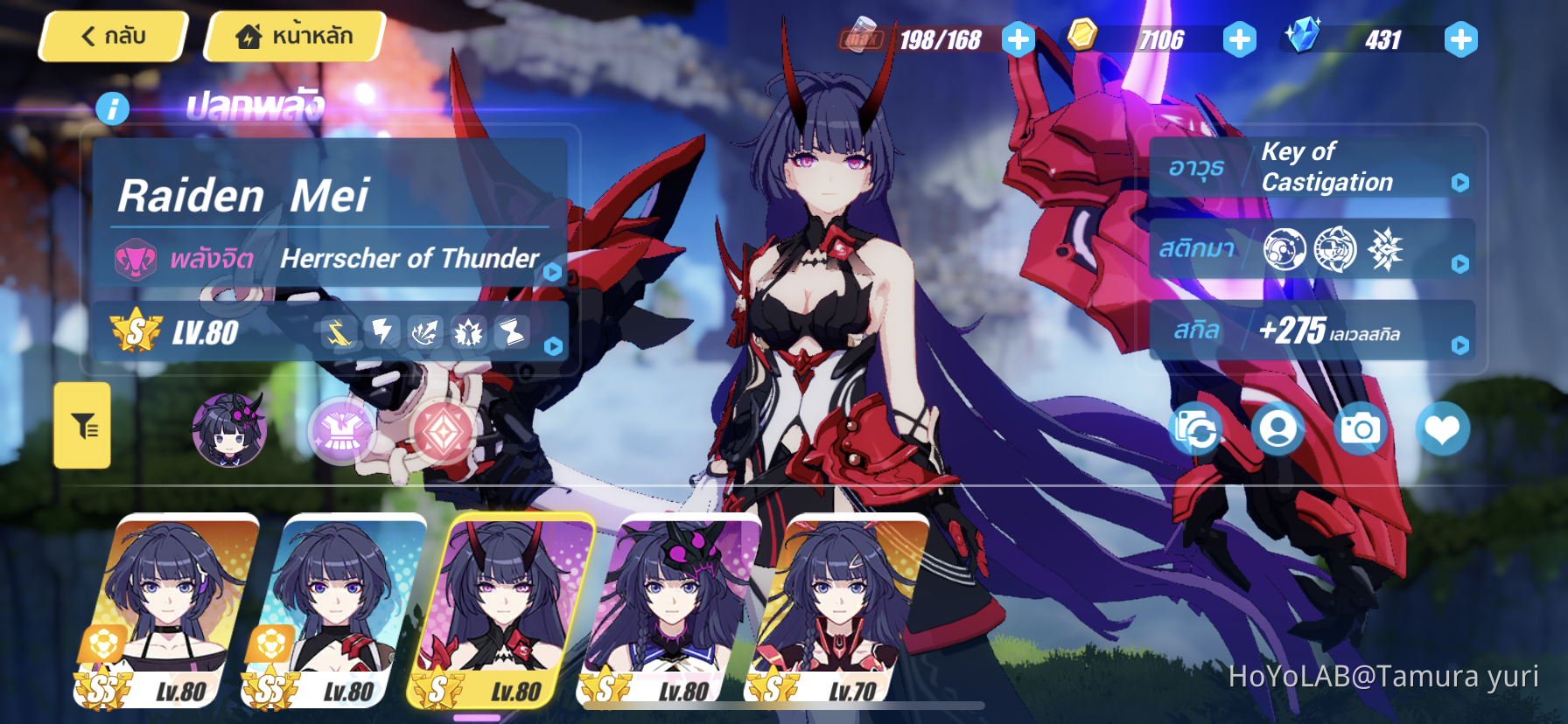Open the character profile icon
Screen dimensions: 1568x724
click(1277, 428)
